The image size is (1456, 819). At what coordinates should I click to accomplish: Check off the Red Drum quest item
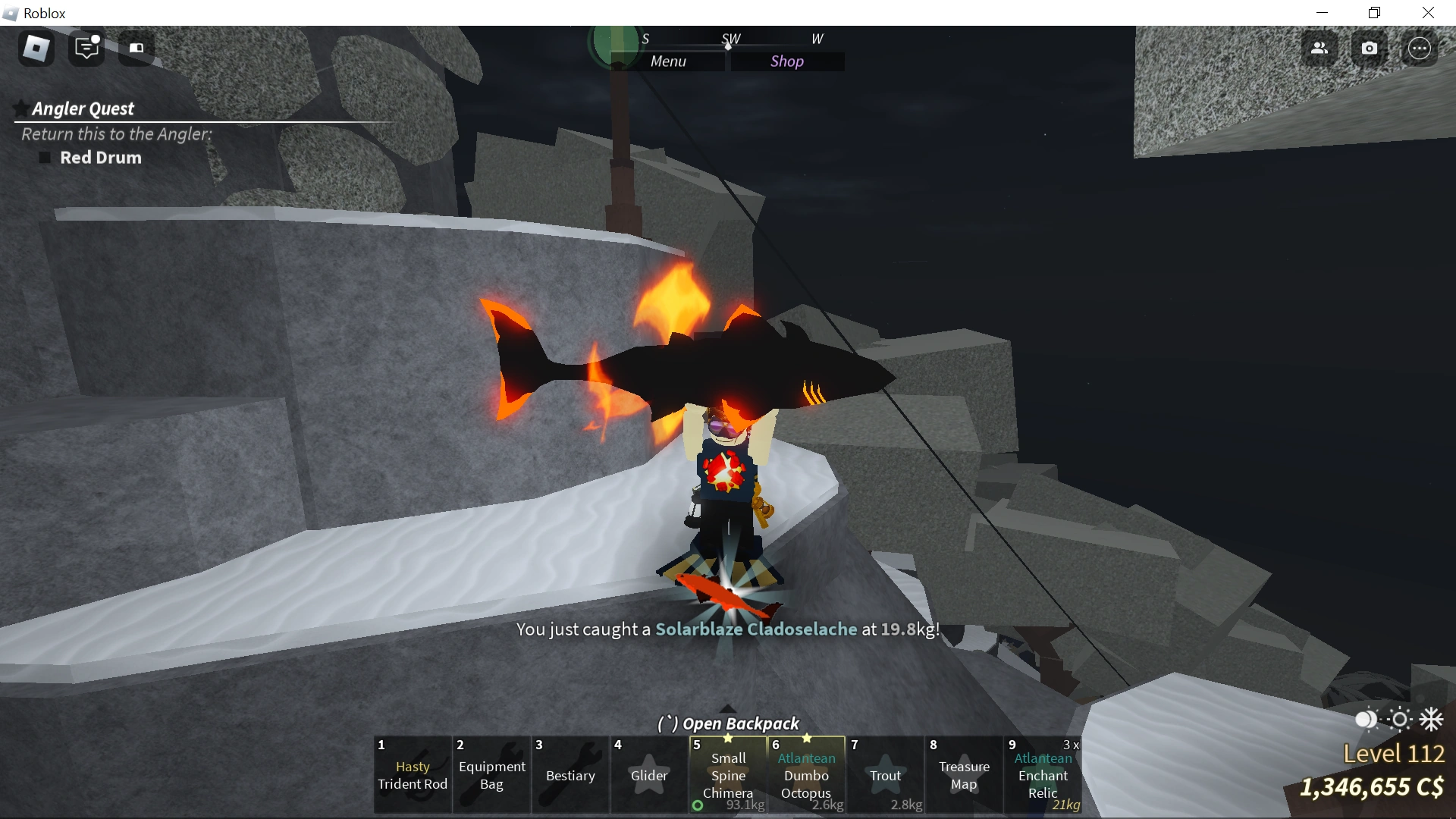[44, 158]
